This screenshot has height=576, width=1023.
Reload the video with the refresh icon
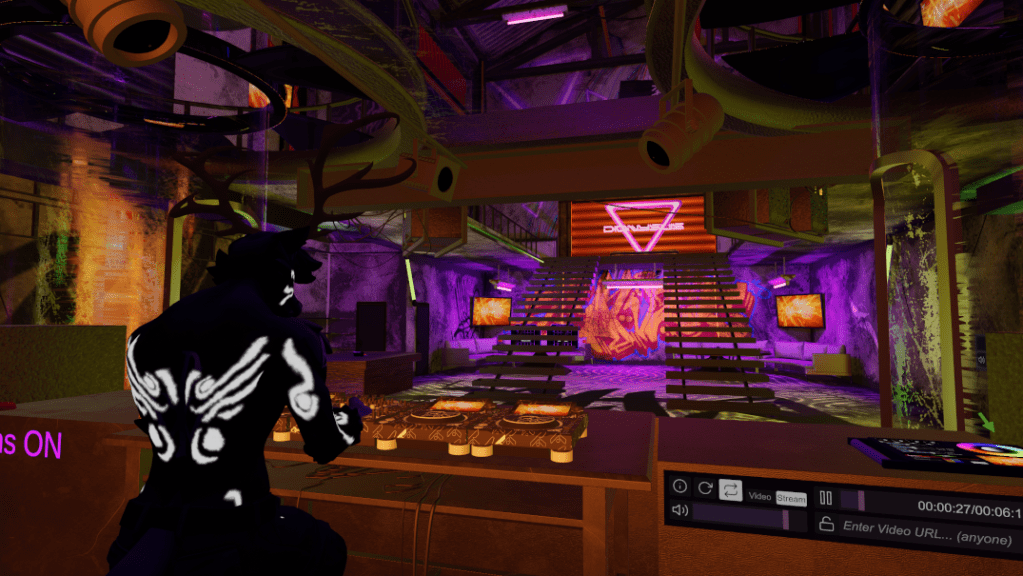(x=705, y=487)
